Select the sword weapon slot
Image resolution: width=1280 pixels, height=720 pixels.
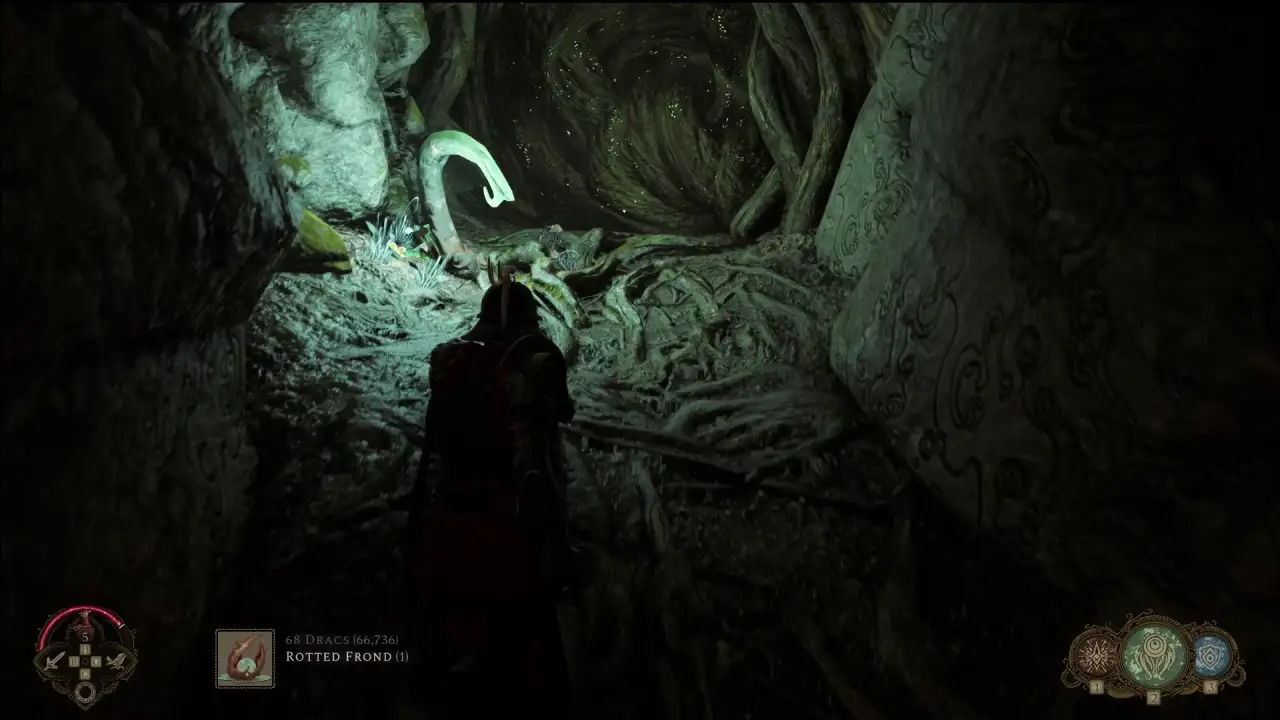pos(54,661)
